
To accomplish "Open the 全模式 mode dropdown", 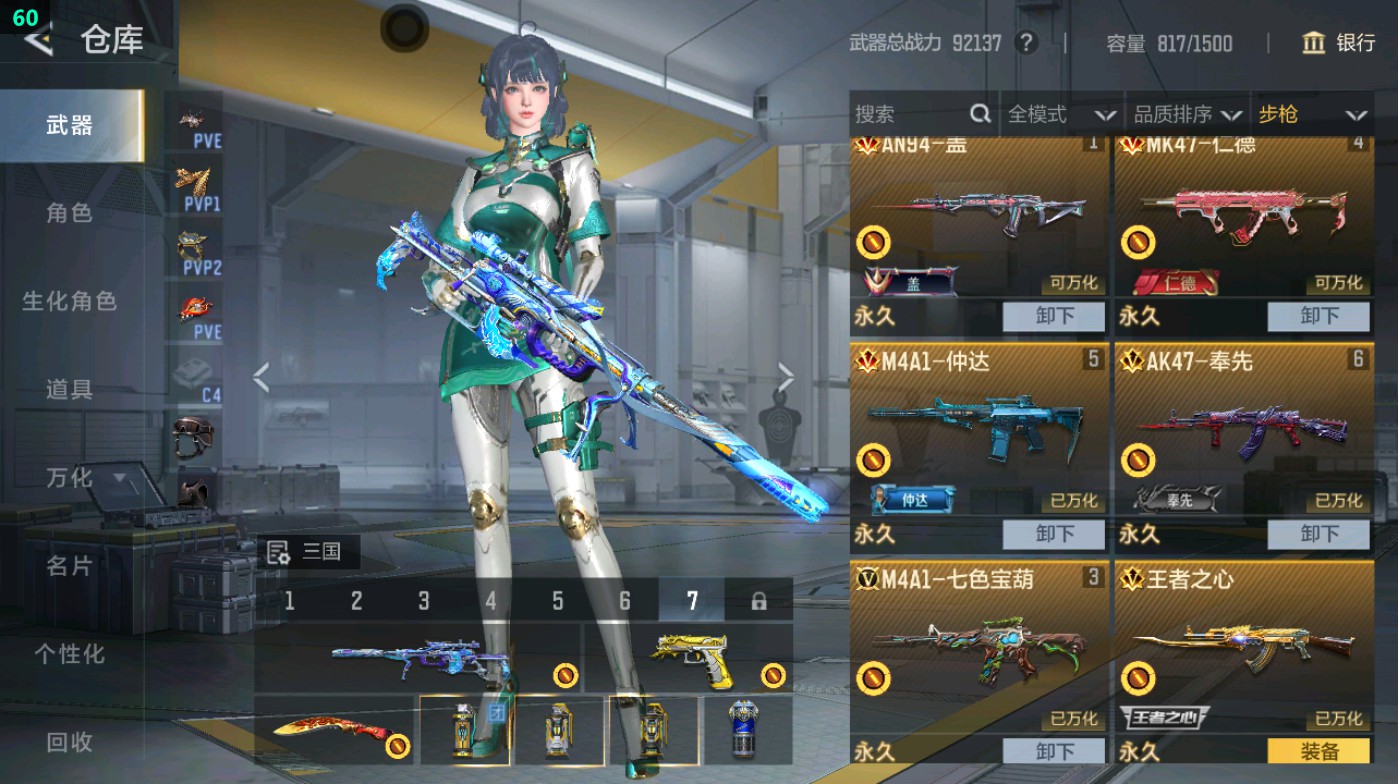I will coord(1061,114).
